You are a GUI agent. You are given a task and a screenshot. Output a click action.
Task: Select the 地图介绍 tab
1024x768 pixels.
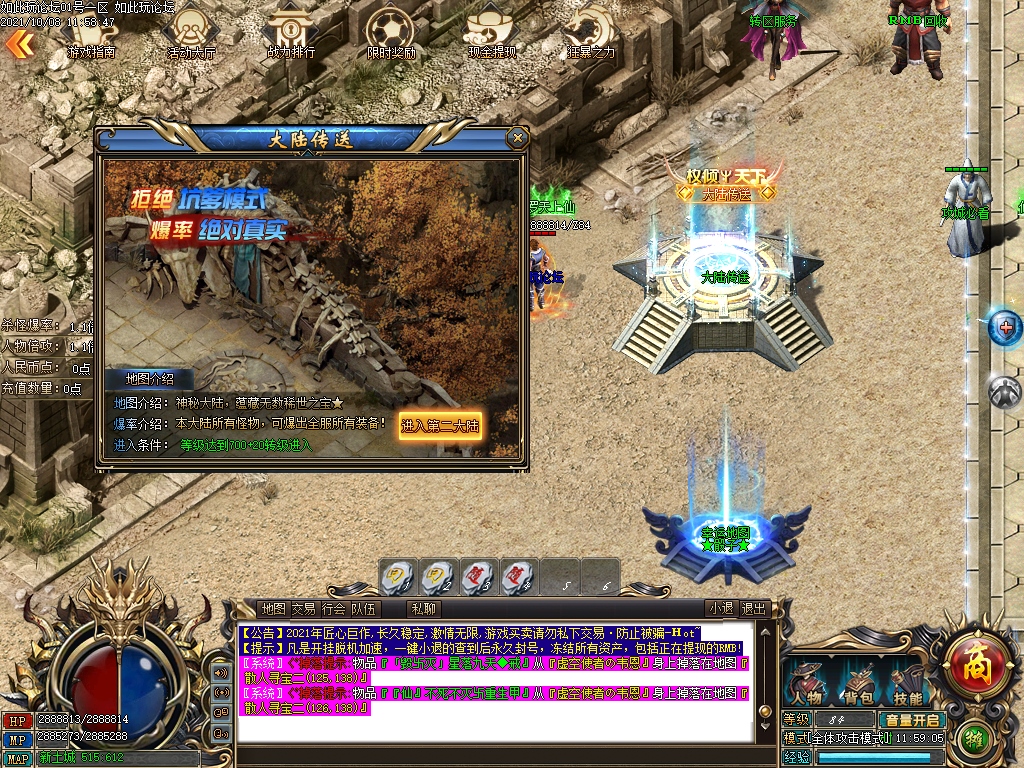pyautogui.click(x=150, y=379)
